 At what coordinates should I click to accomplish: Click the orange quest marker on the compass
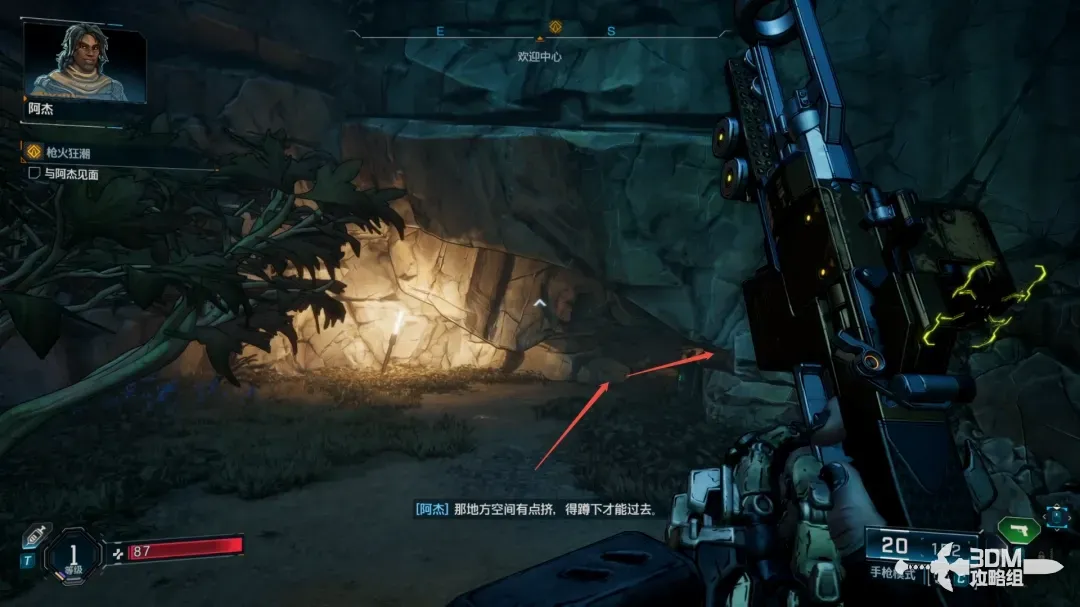555,27
